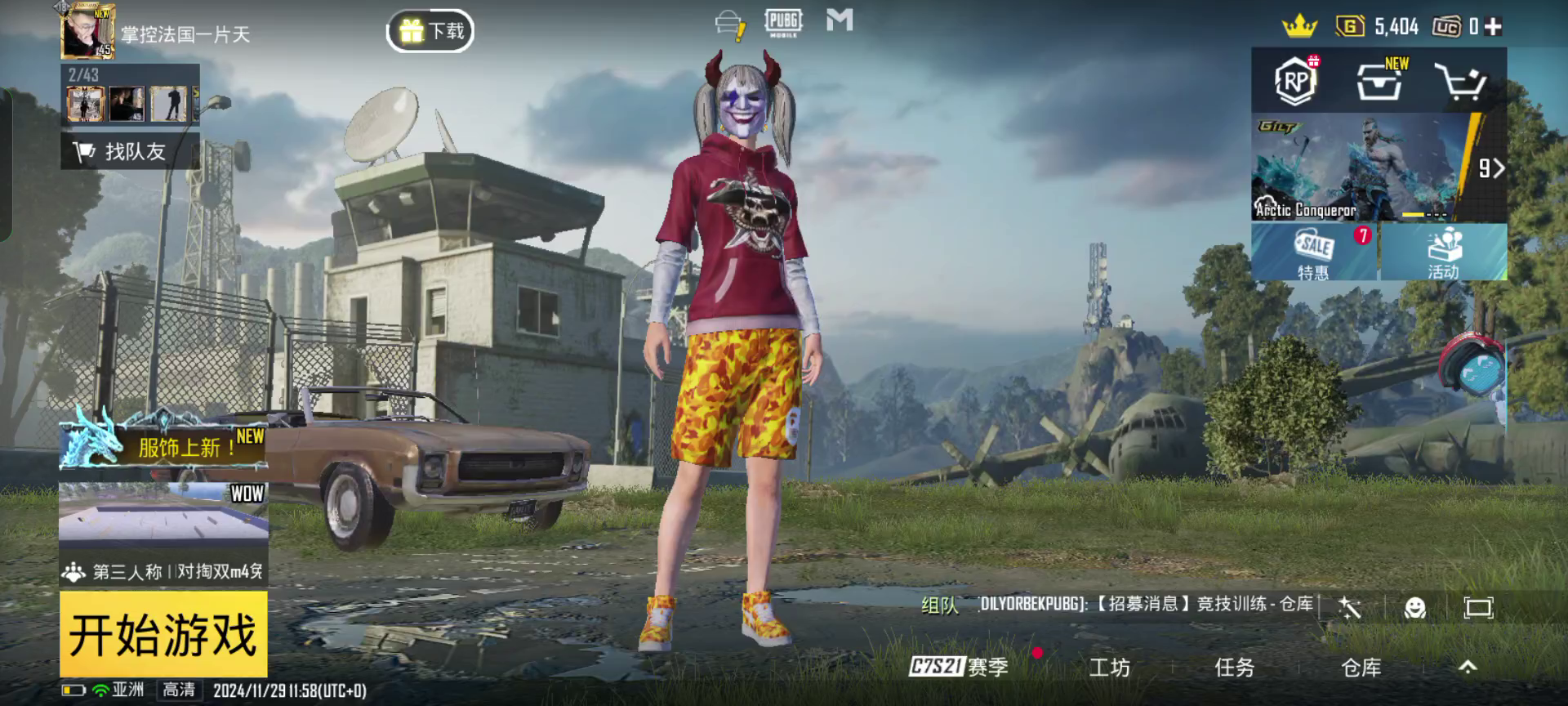The image size is (1568, 706).
Task: Open the 组队 team chat channel
Action: 939,605
